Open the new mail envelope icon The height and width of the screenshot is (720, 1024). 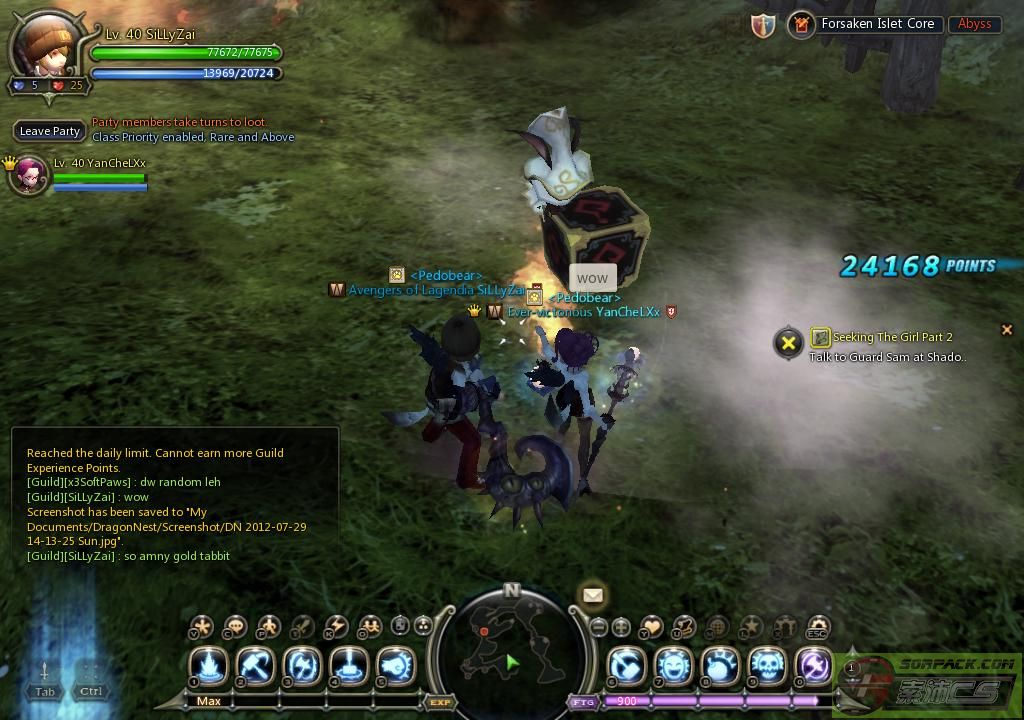592,596
